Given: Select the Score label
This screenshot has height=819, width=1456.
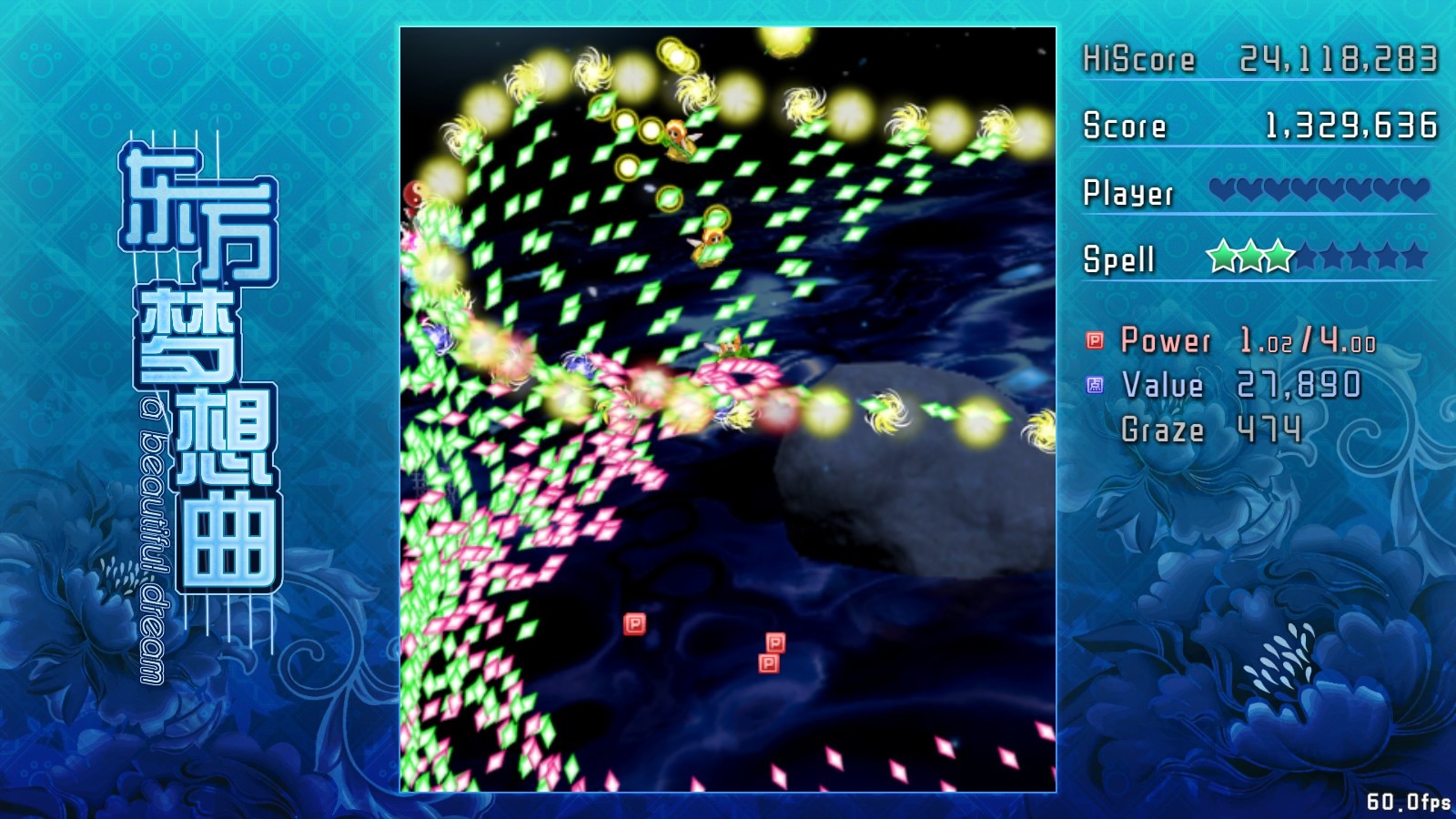Looking at the screenshot, I should click(1124, 126).
